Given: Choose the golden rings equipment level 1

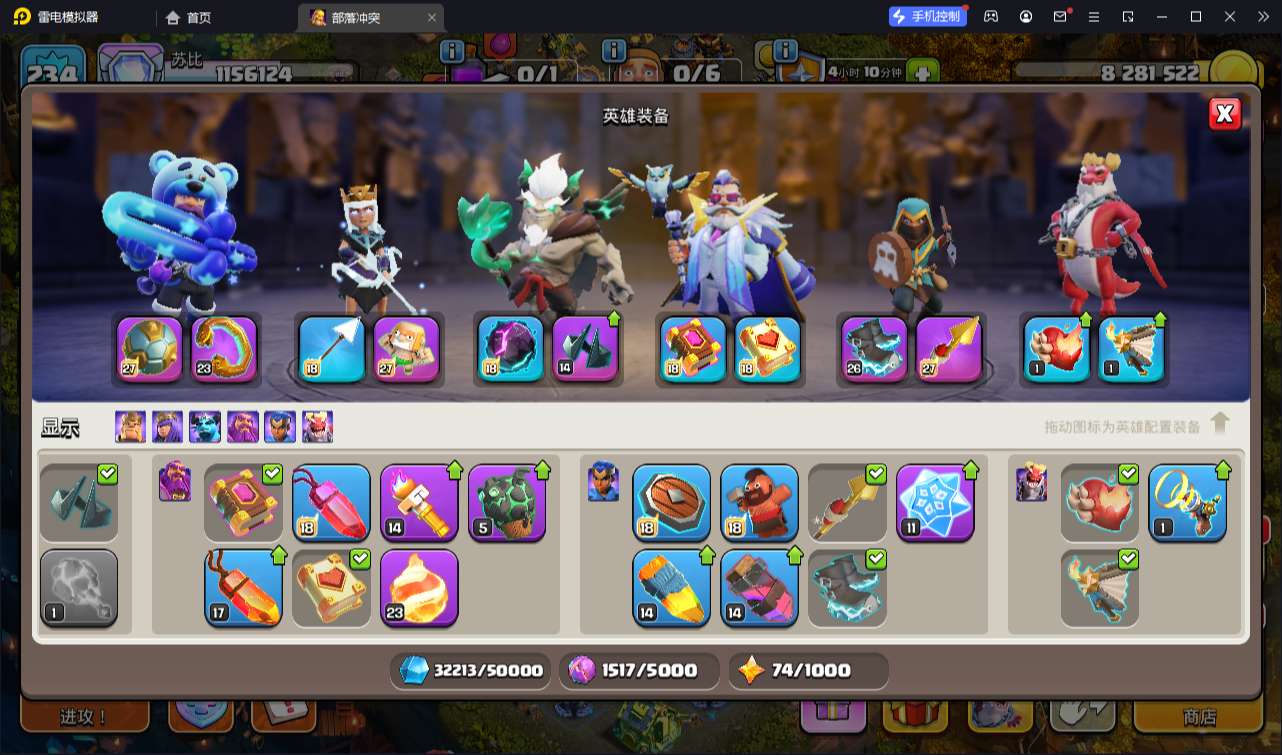Looking at the screenshot, I should [x=1187, y=502].
